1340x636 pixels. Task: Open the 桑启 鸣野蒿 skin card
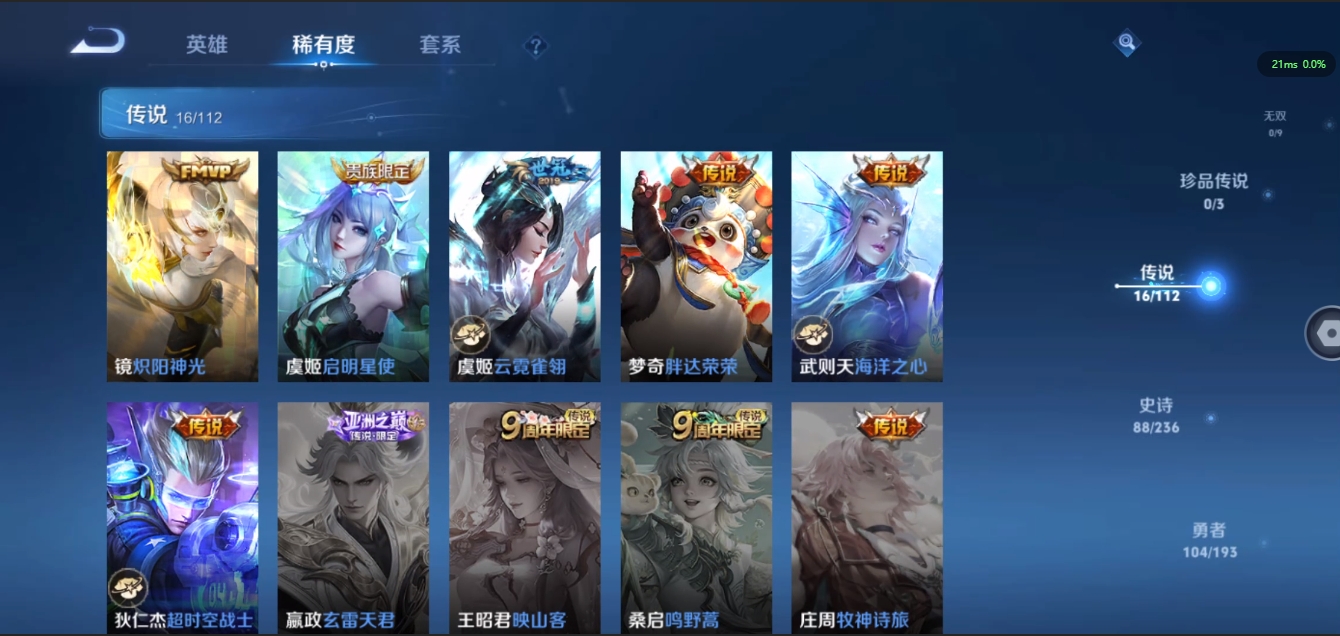696,517
